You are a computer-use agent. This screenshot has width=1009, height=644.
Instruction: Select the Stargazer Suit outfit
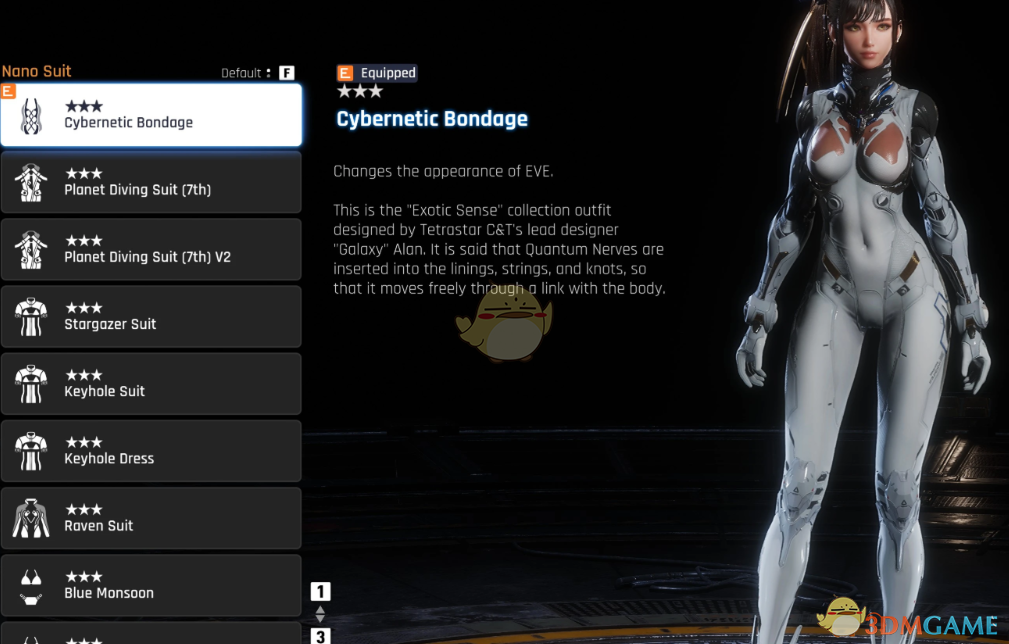[x=151, y=316]
